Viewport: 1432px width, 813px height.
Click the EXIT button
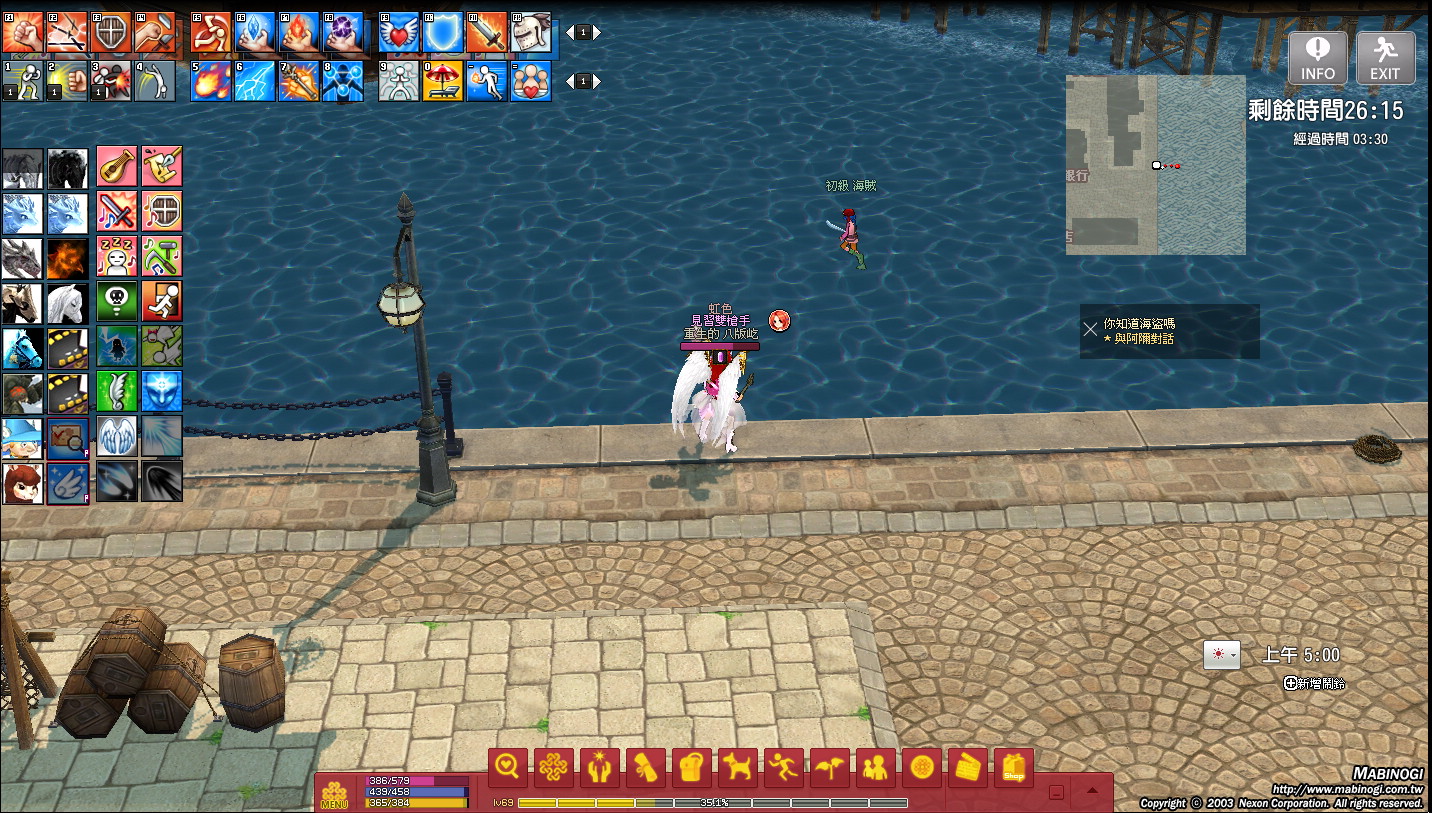pos(1385,58)
